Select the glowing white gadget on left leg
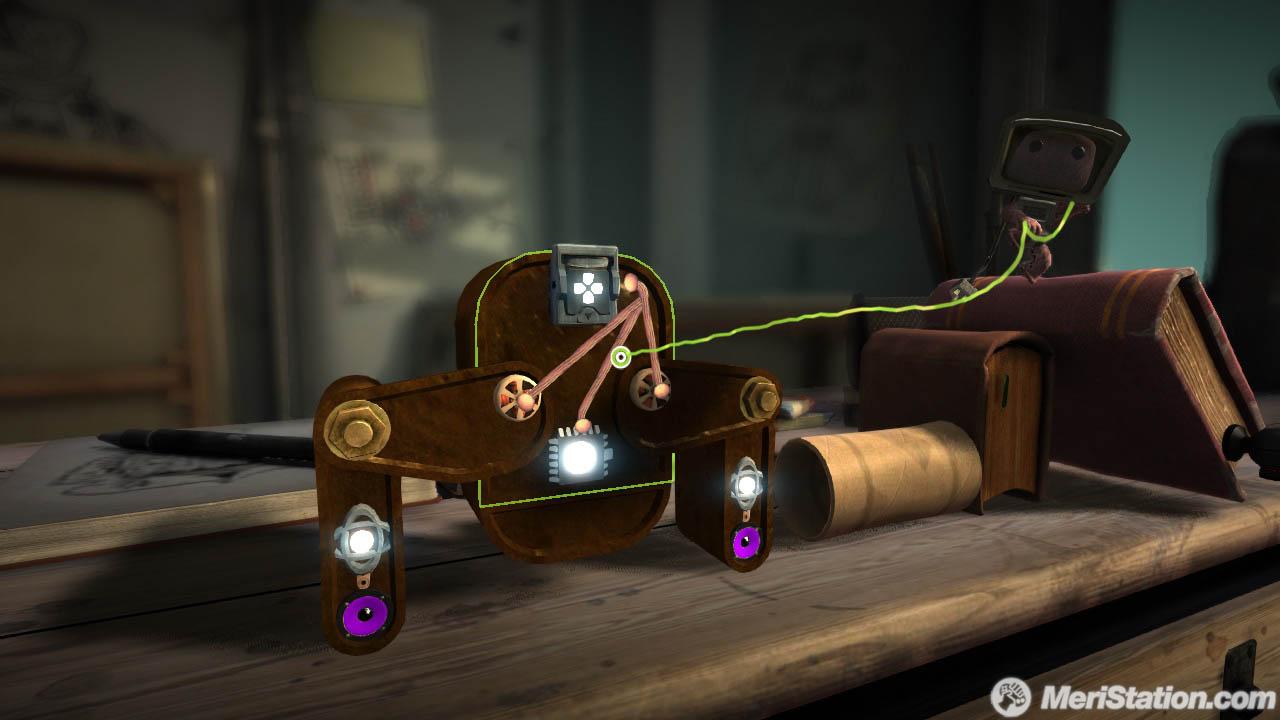Viewport: 1280px width, 720px height. [x=360, y=539]
